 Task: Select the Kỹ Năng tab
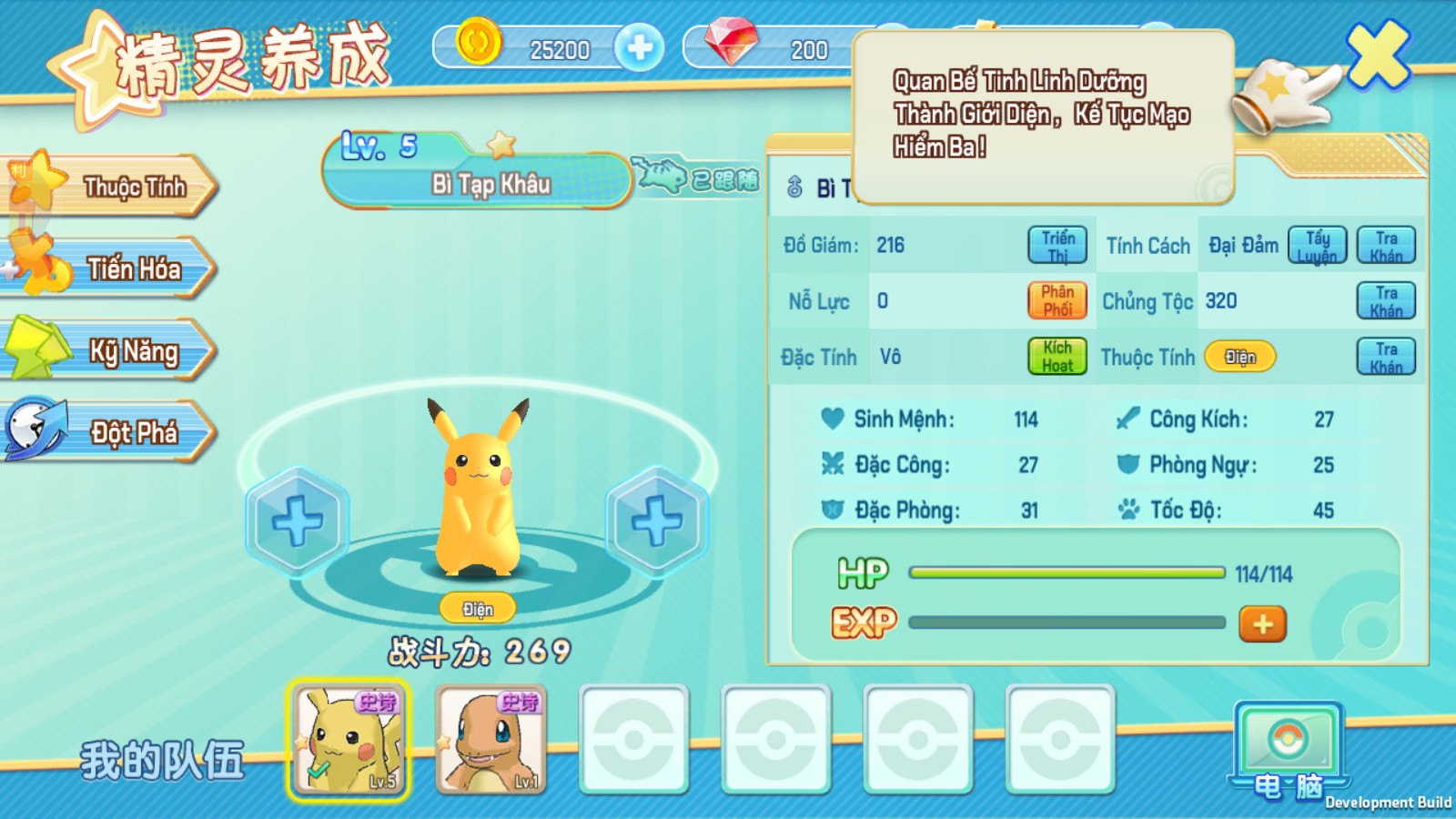coord(118,350)
